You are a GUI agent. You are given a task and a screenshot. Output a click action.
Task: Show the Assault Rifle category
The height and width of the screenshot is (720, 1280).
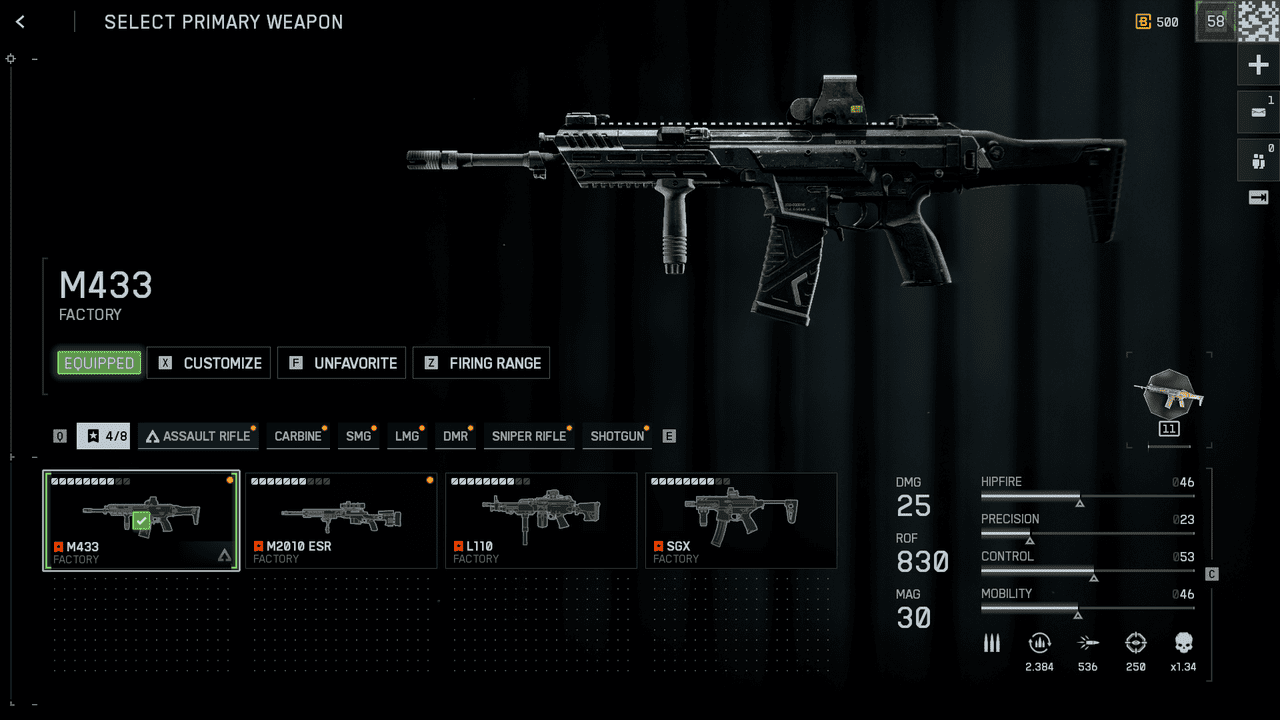tap(197, 436)
